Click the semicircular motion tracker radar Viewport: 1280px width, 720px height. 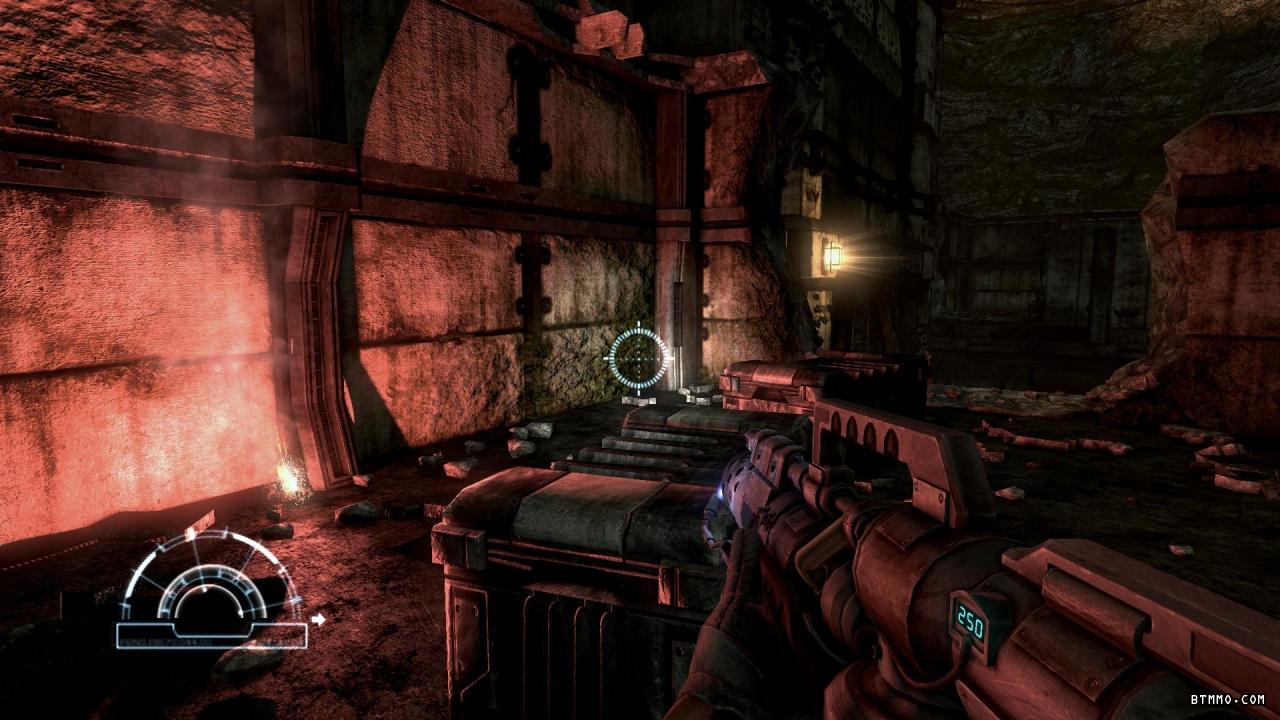tap(211, 585)
